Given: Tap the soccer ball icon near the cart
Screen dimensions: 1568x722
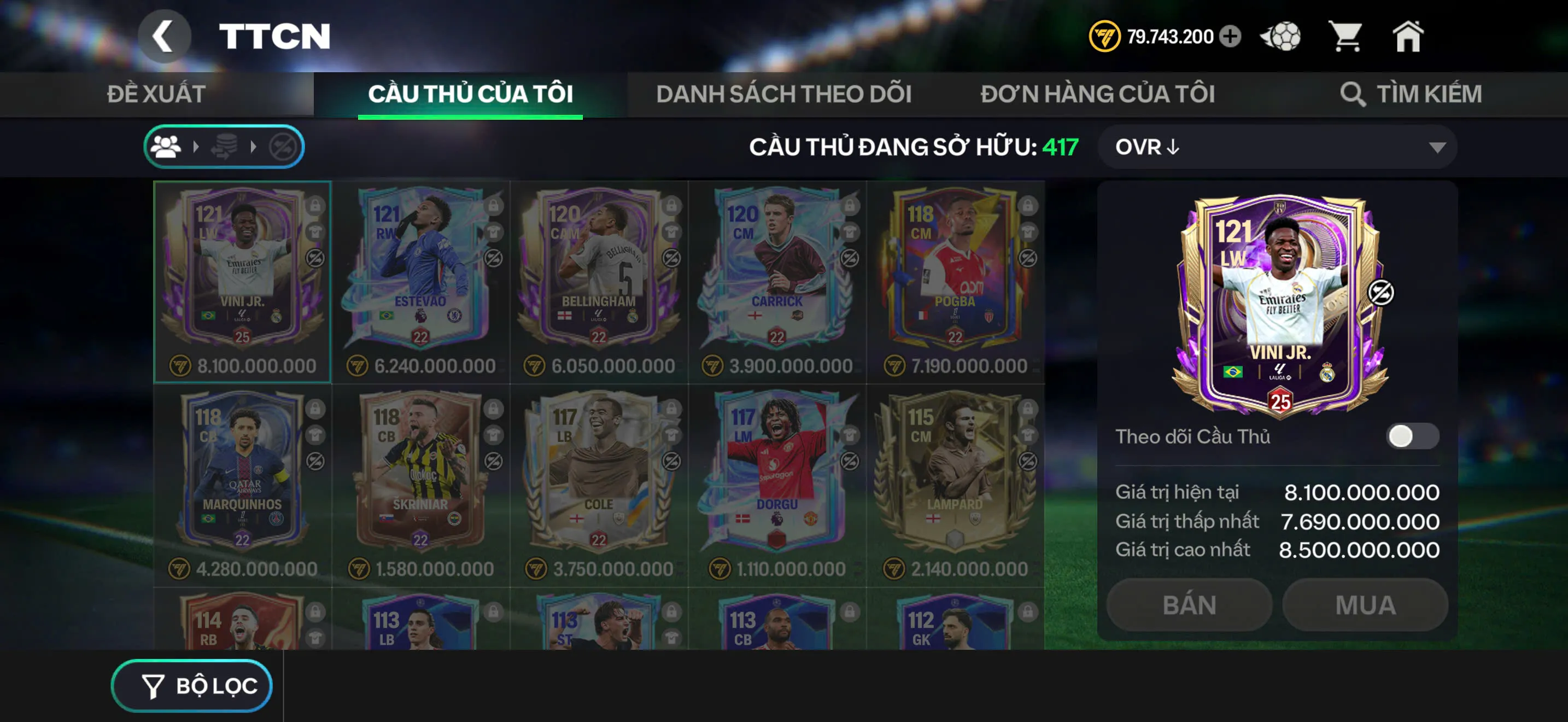Looking at the screenshot, I should tap(1280, 37).
